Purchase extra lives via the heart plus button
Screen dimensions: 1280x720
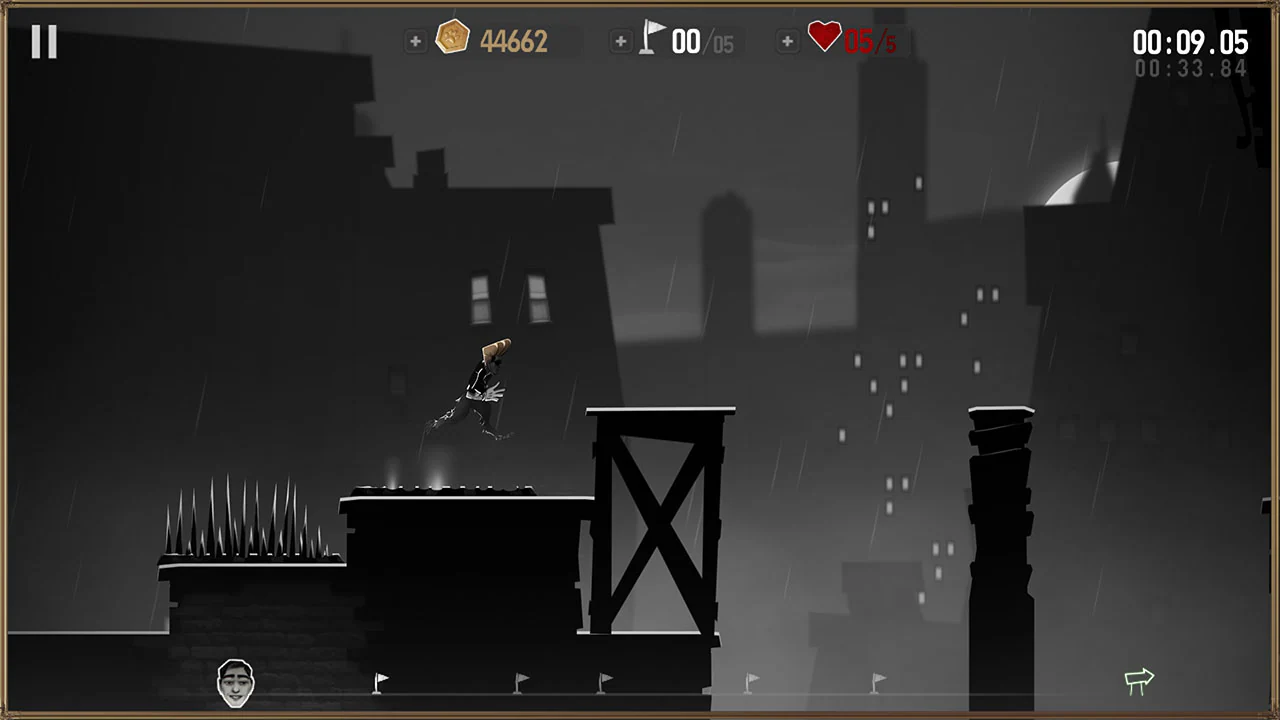(787, 41)
